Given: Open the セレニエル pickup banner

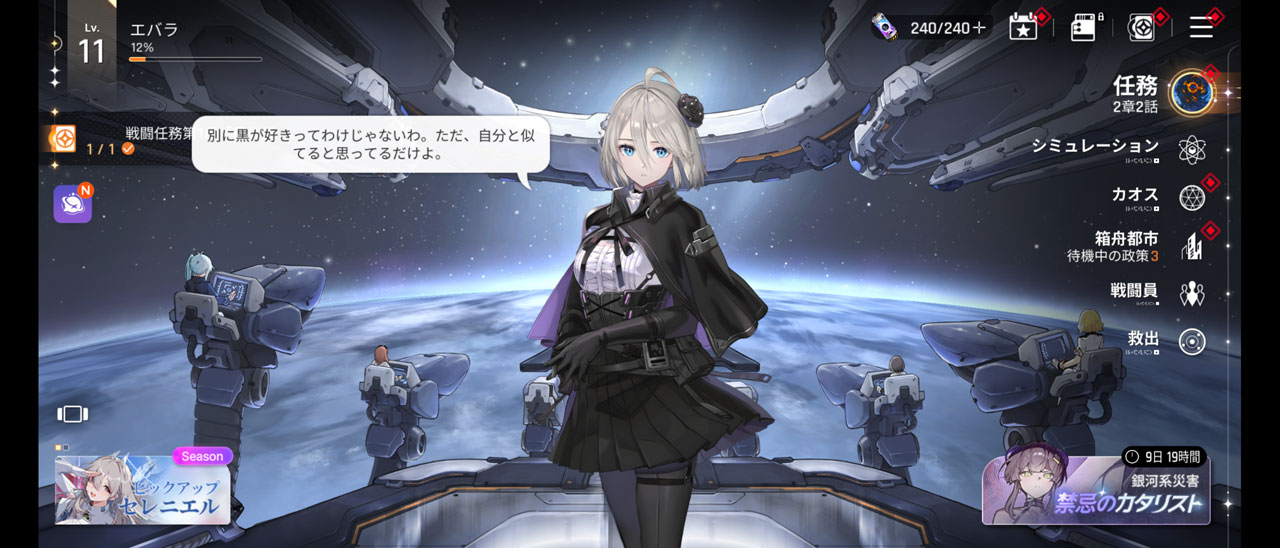Looking at the screenshot, I should point(143,489).
